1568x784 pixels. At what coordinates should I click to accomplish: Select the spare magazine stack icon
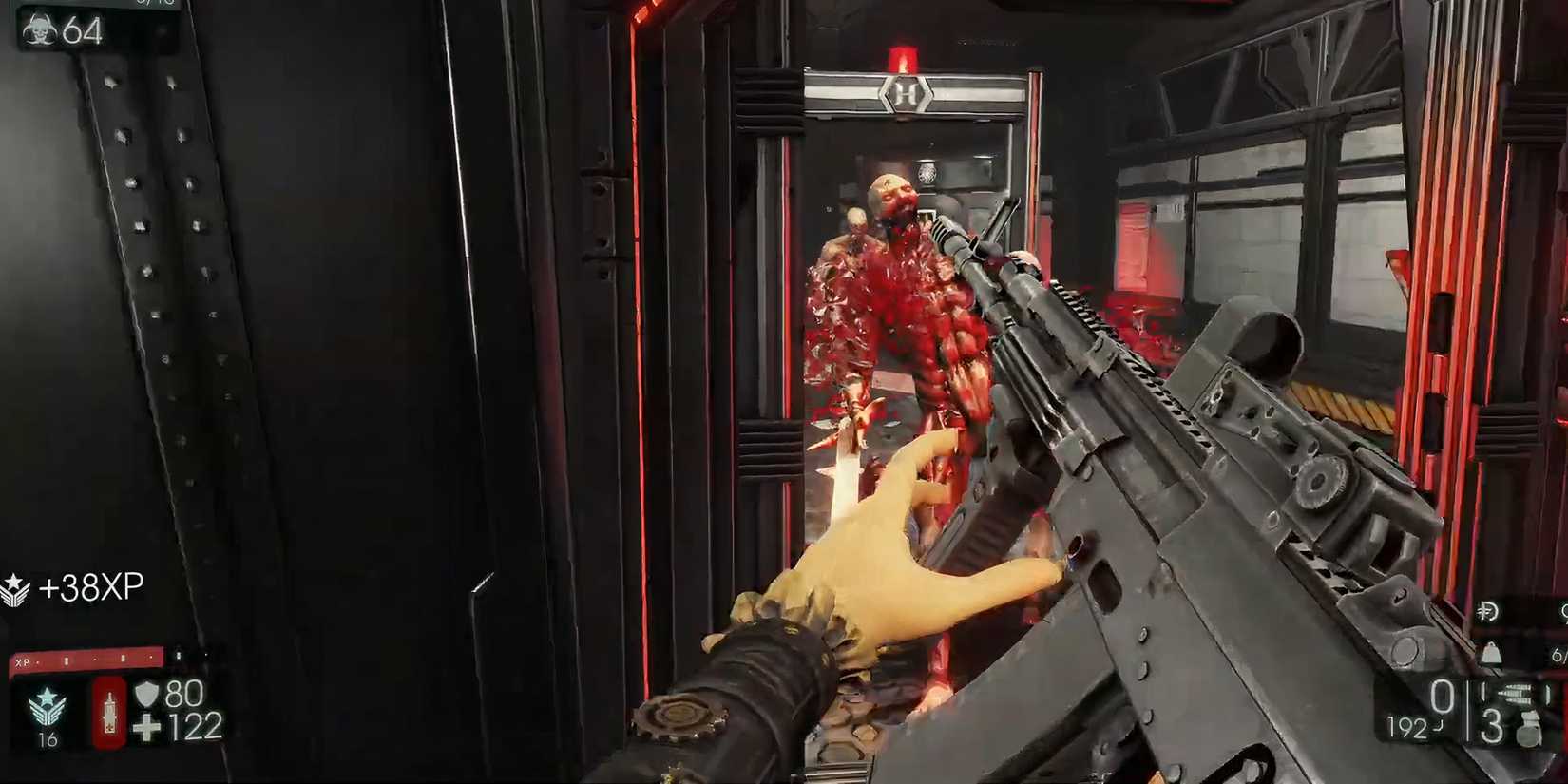coord(1518,692)
